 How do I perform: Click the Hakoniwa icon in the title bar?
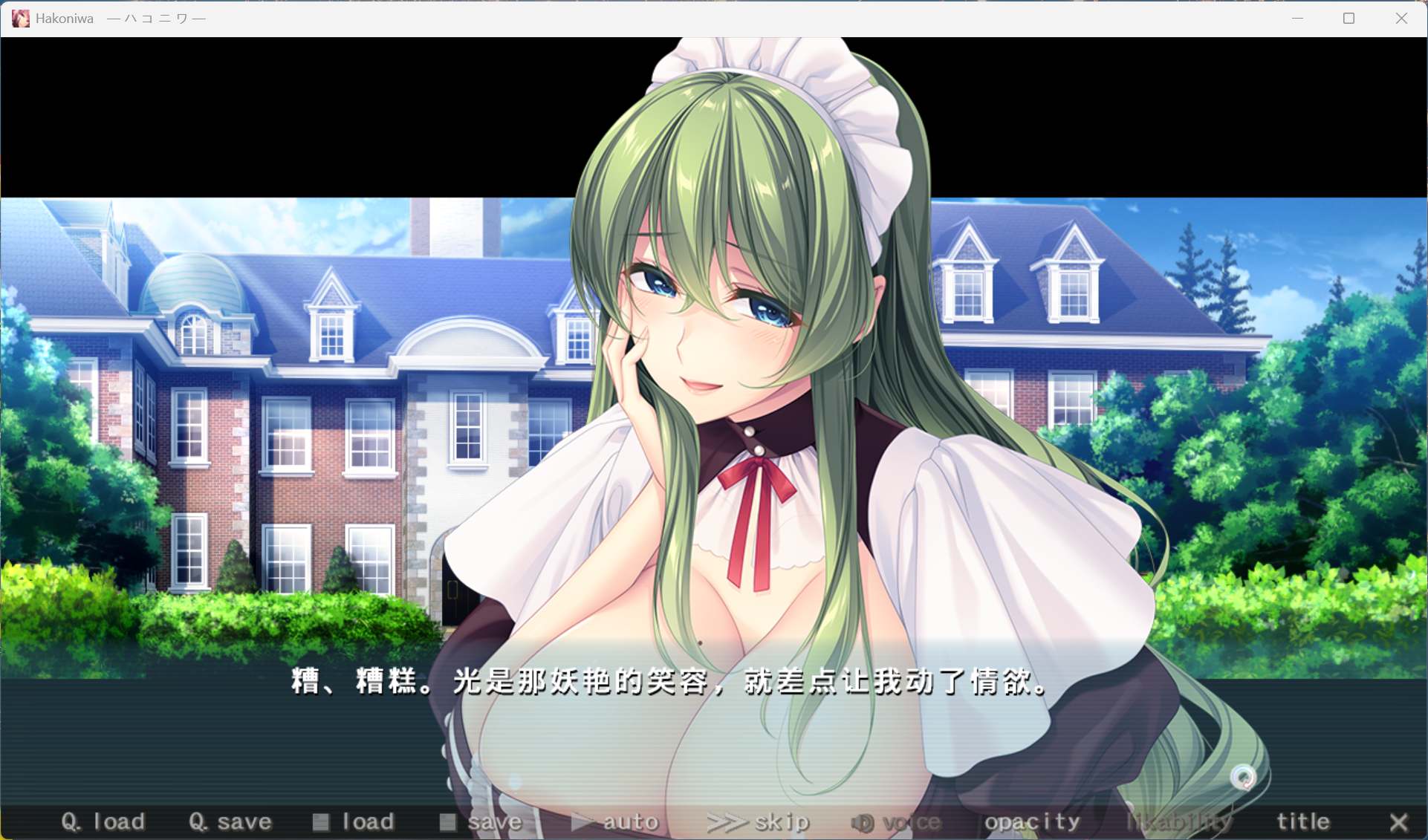point(20,18)
